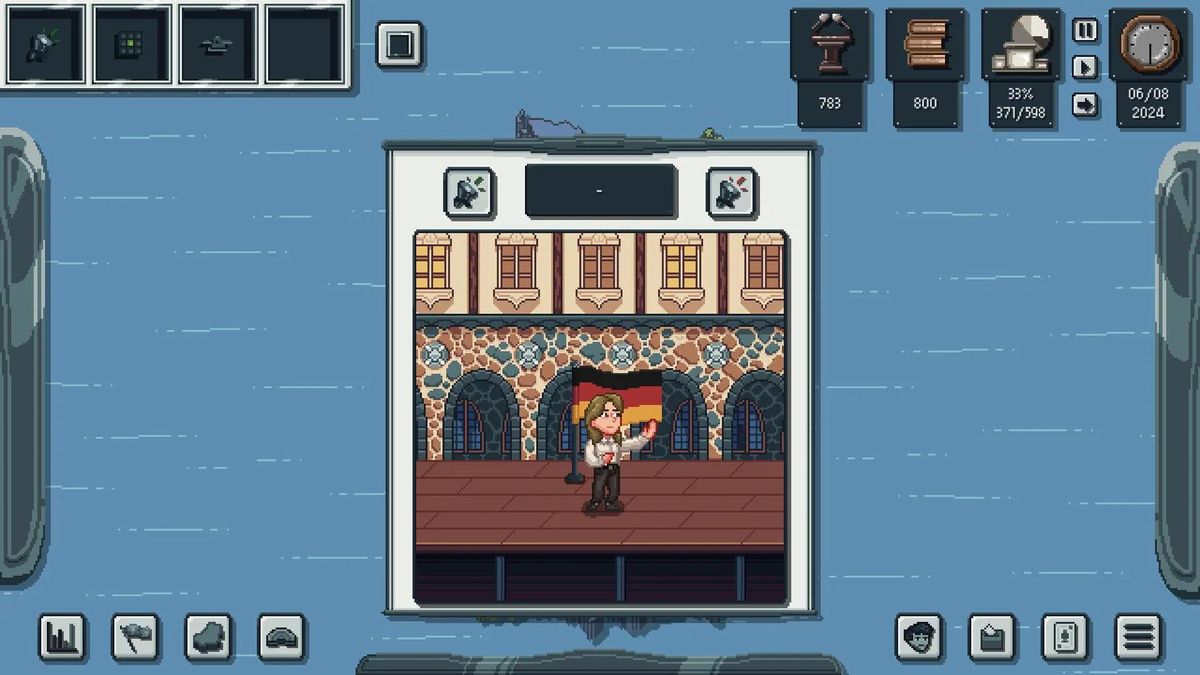Click the podium with microphones icon
The height and width of the screenshot is (675, 1200).
(x=829, y=45)
